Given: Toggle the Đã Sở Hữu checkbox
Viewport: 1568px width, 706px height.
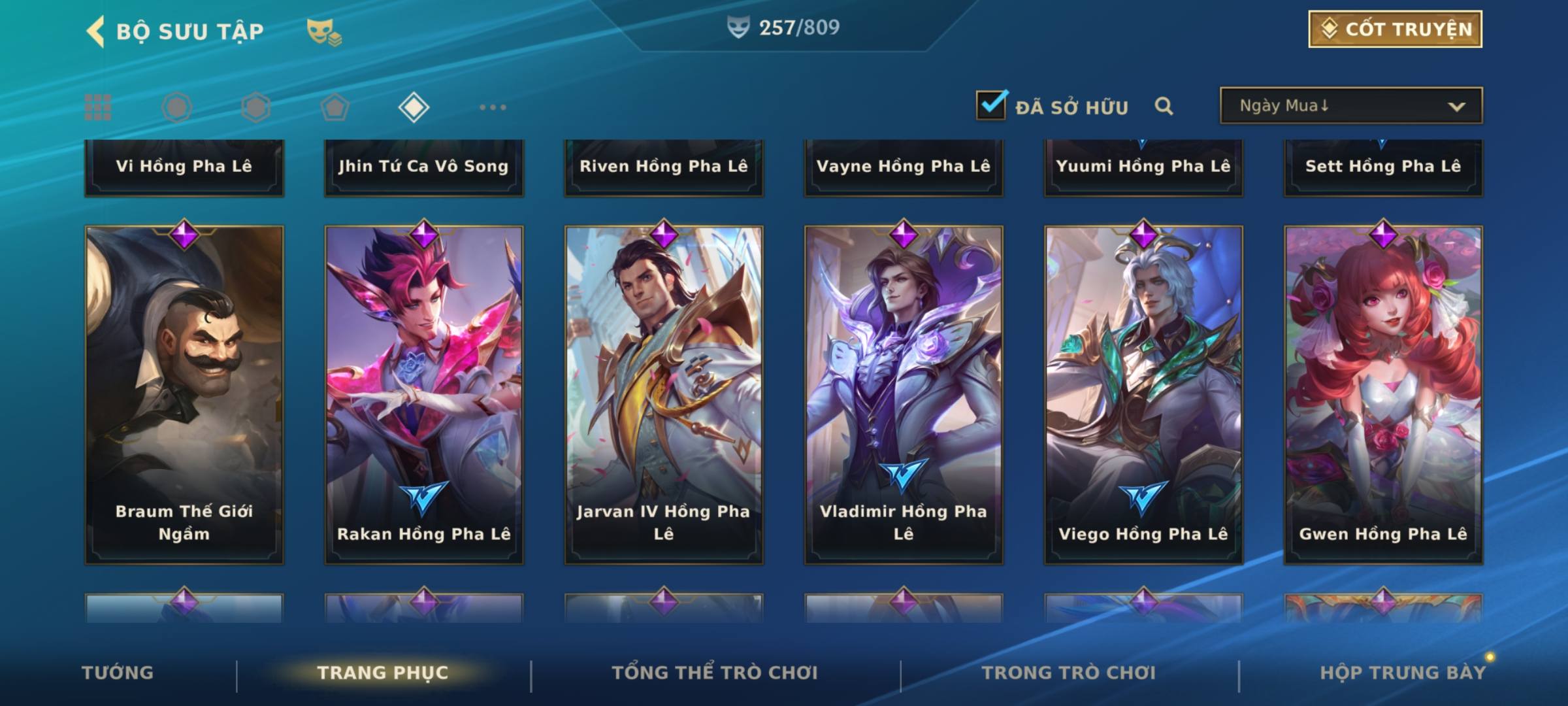Looking at the screenshot, I should 991,105.
